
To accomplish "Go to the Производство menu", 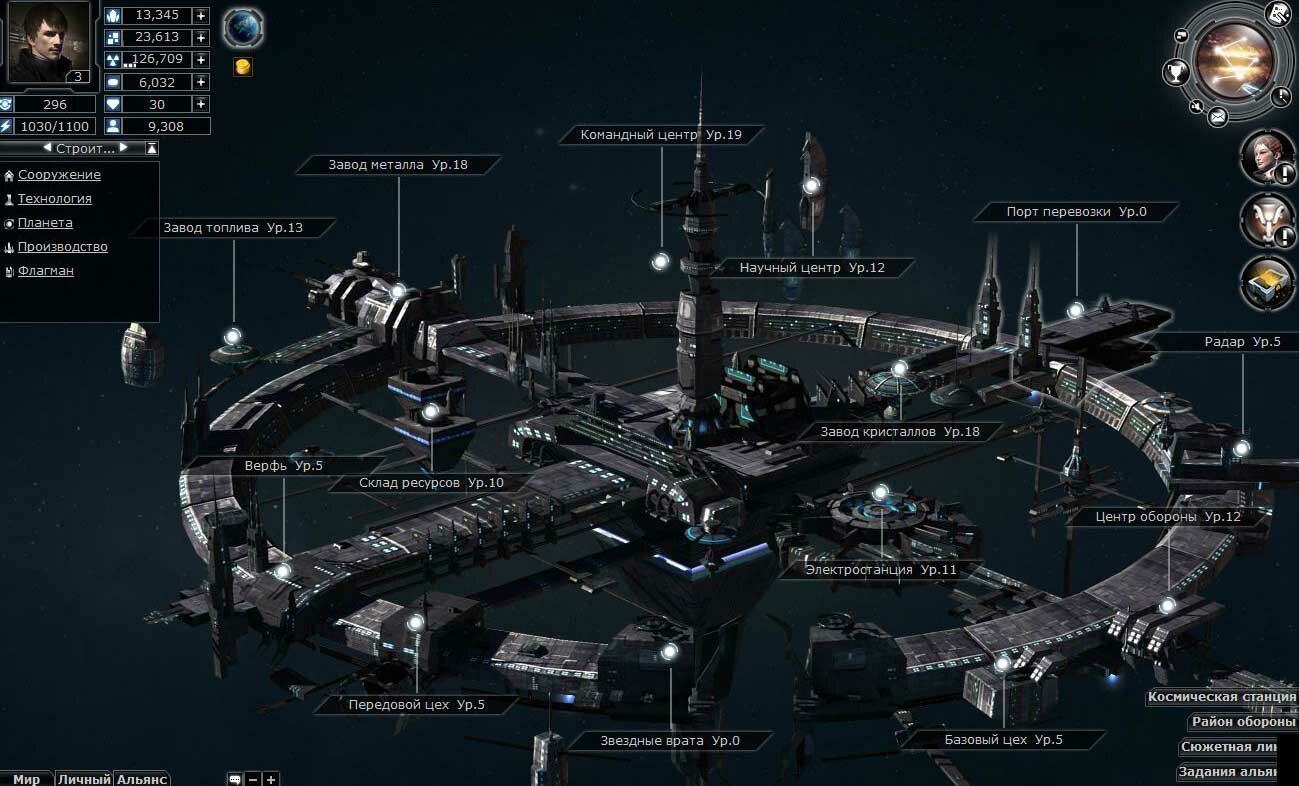I will 62,247.
